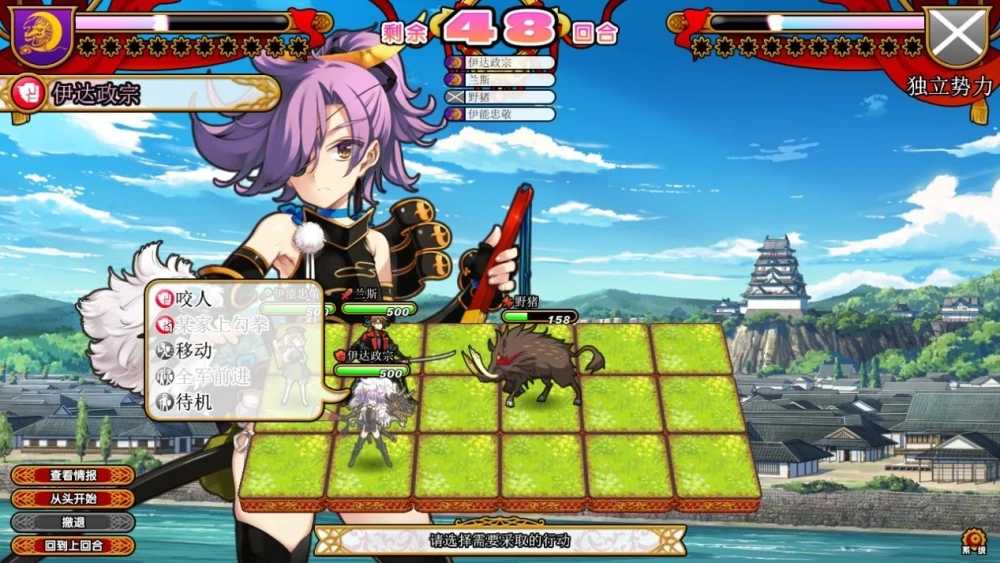This screenshot has width=1000, height=563.
Task: Go back with 回到上回合
Action: [x=73, y=546]
